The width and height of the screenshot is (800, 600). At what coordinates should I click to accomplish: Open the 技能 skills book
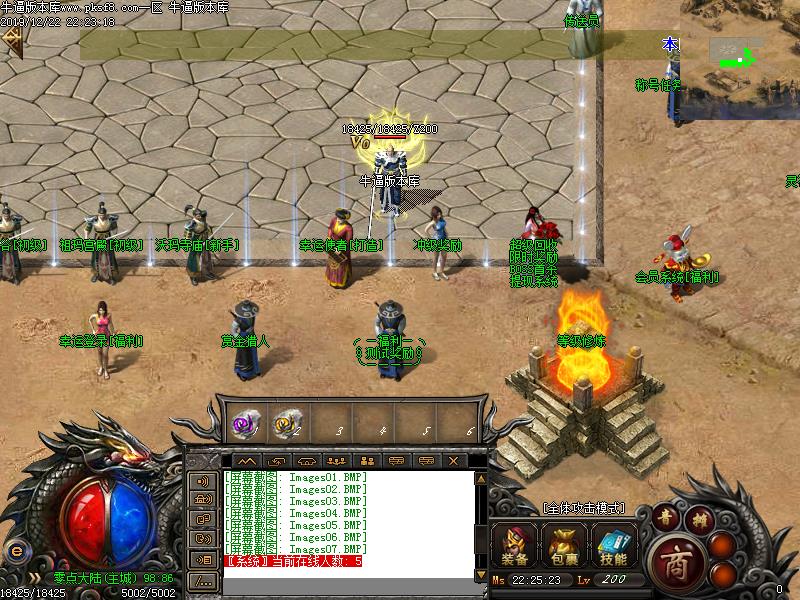click(613, 546)
